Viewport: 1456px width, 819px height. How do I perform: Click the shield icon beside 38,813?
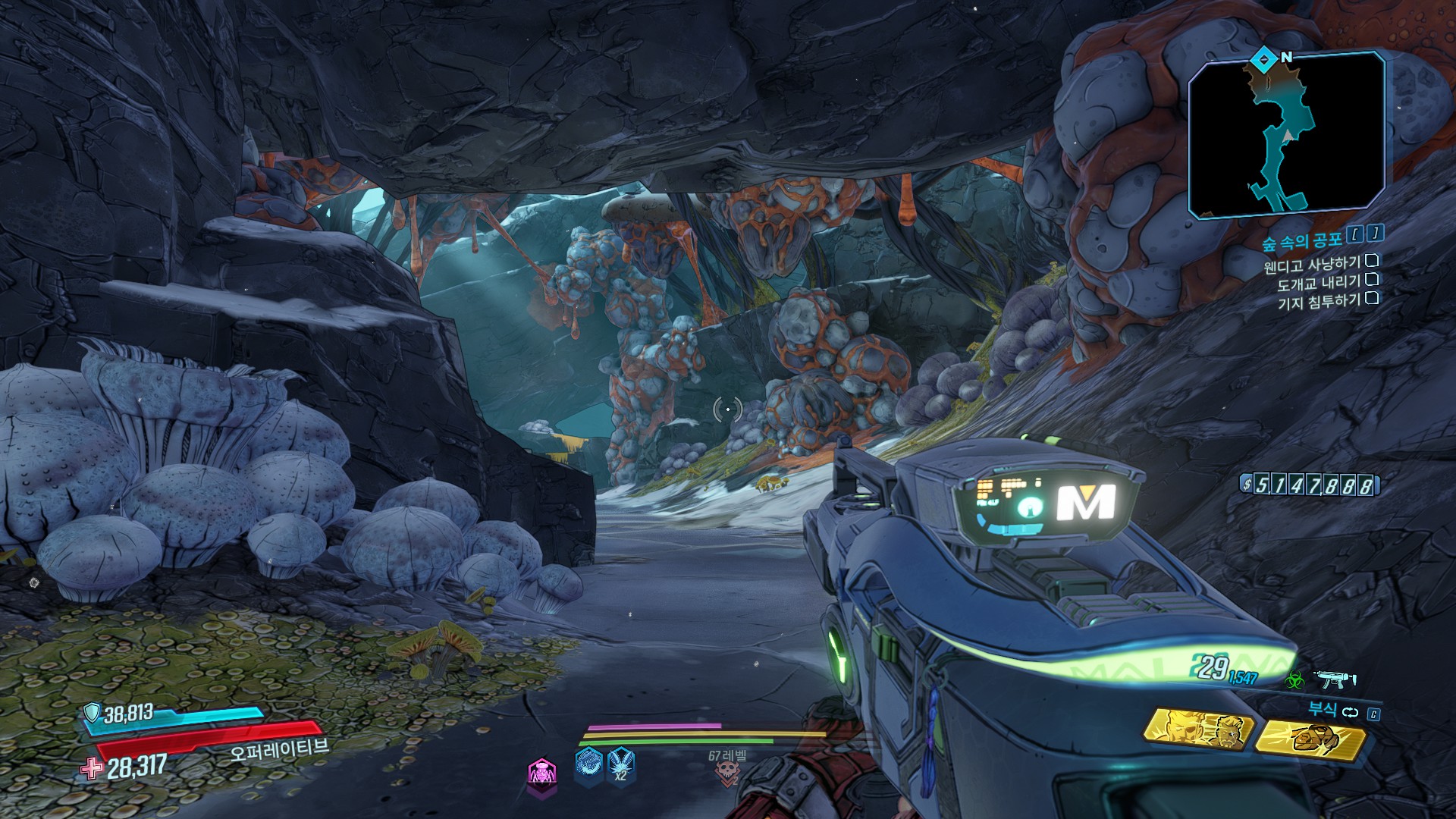(92, 713)
